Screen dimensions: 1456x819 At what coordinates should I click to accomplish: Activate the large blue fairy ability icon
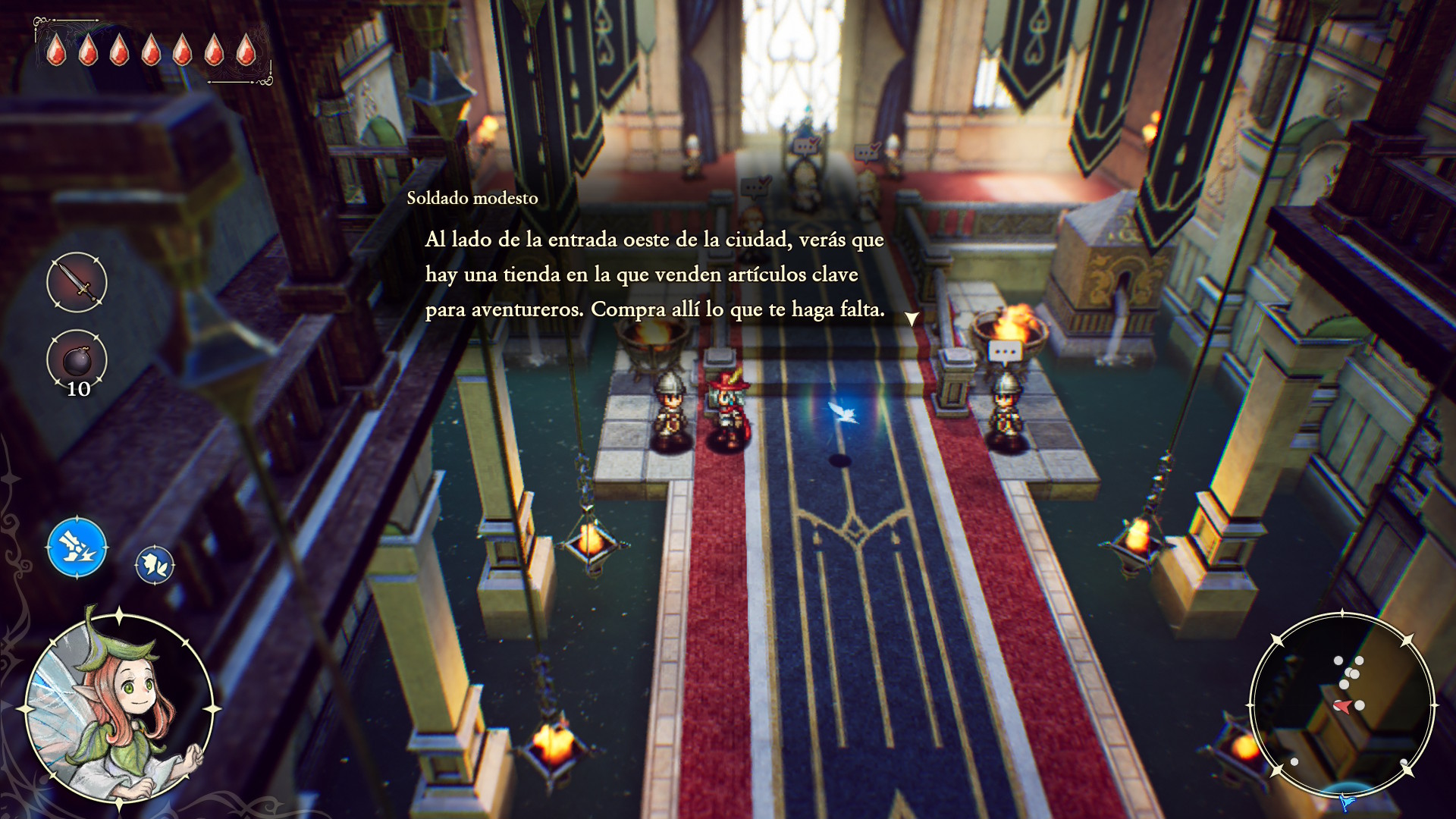pyautogui.click(x=77, y=547)
